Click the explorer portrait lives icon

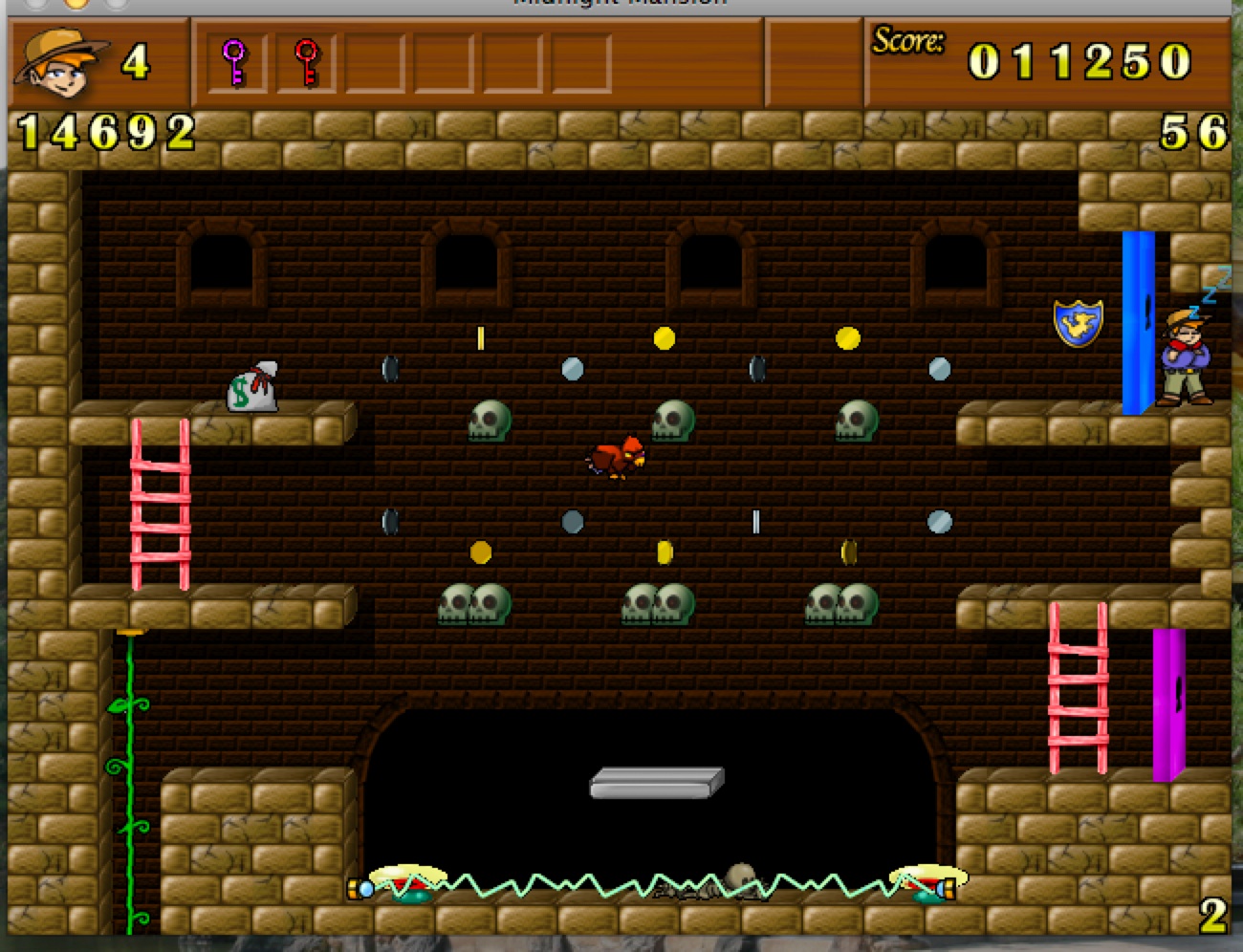click(x=59, y=63)
